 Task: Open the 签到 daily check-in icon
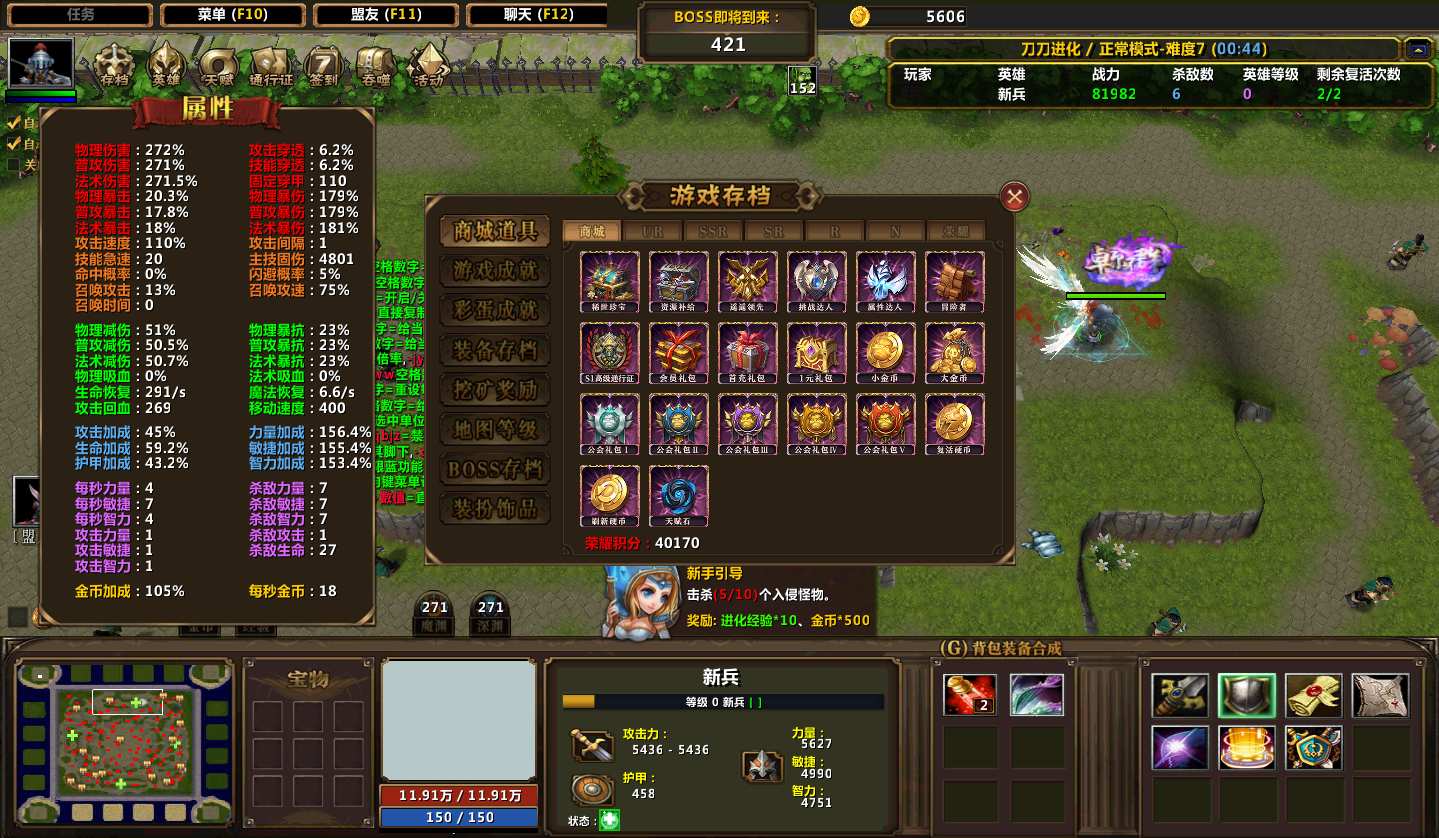323,65
